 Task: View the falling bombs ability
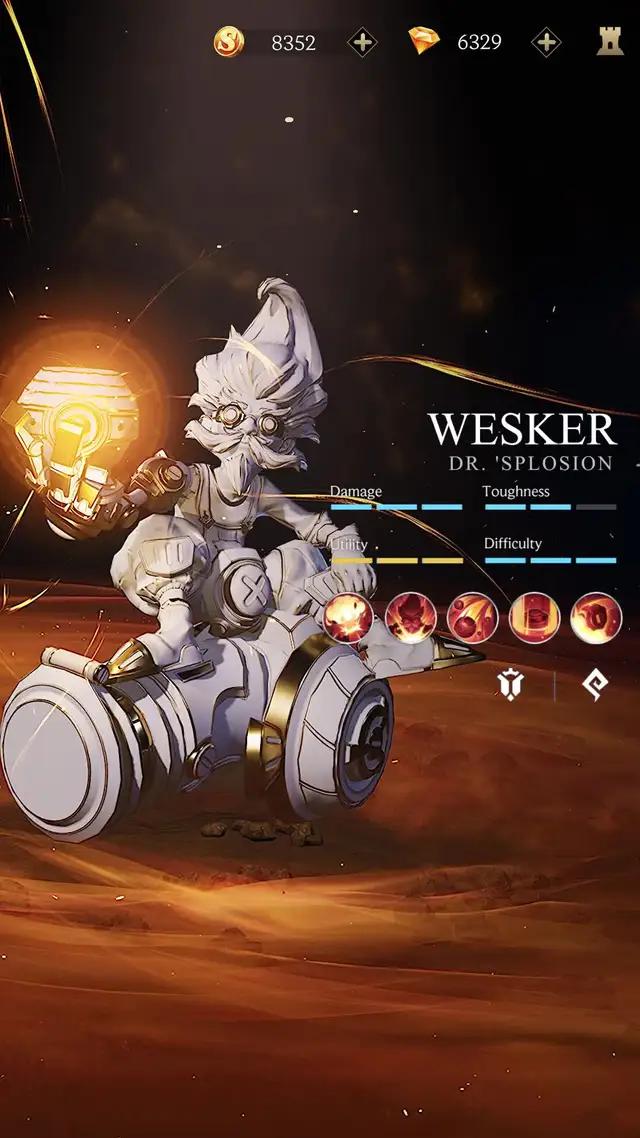click(x=472, y=618)
